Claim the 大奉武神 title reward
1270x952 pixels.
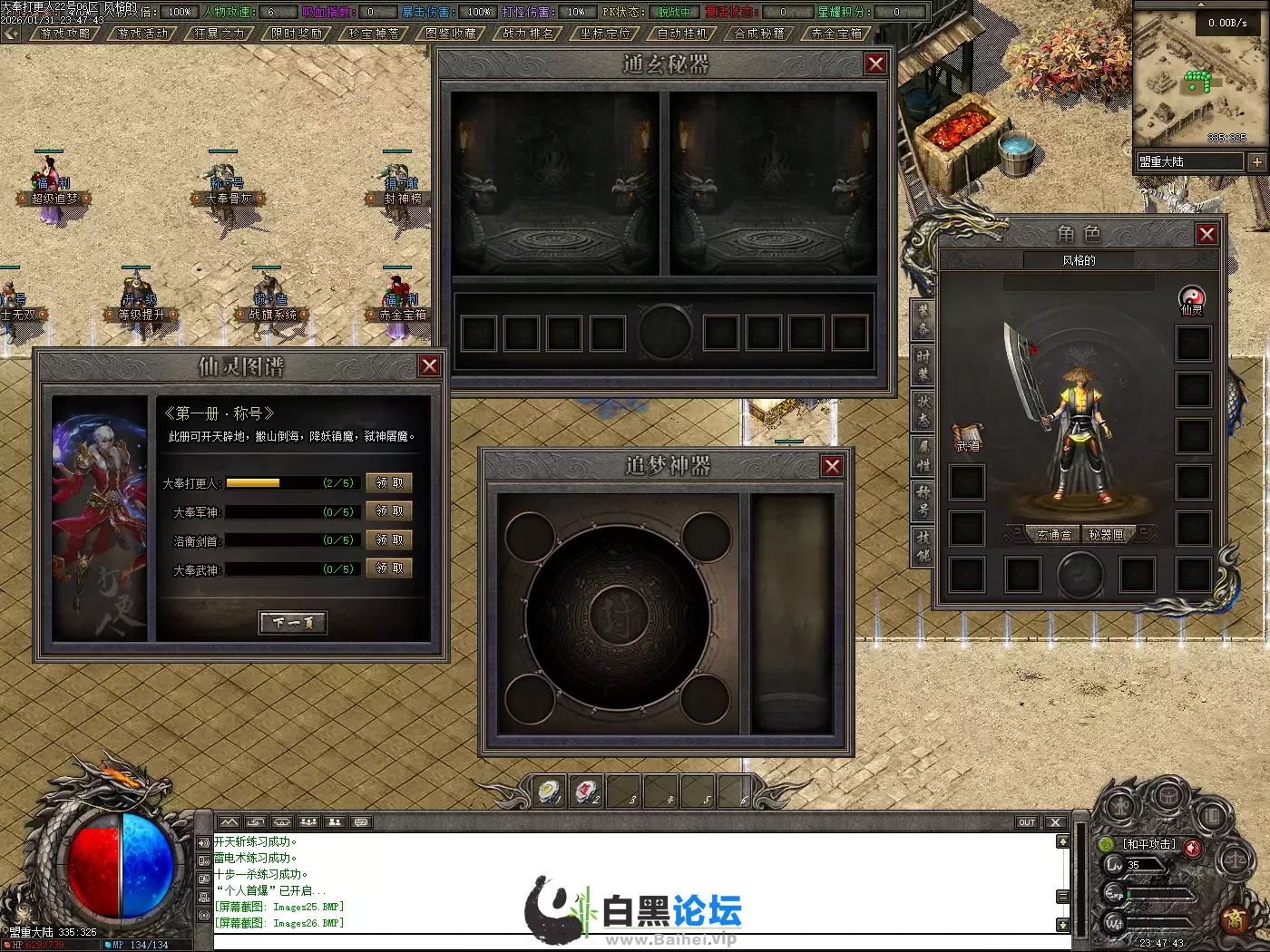point(389,568)
